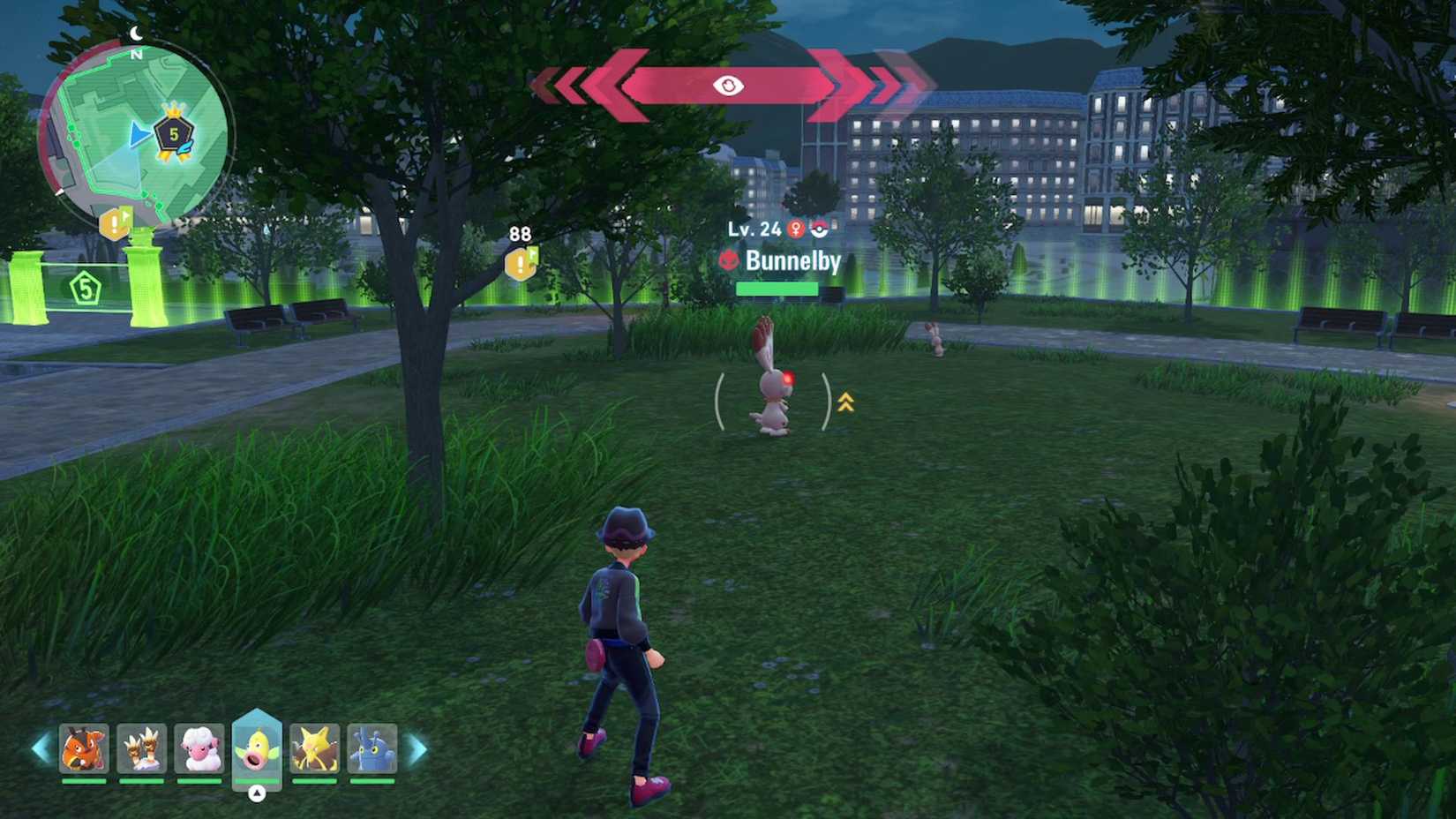
Task: Click the Bunnelby name label
Action: (x=792, y=262)
